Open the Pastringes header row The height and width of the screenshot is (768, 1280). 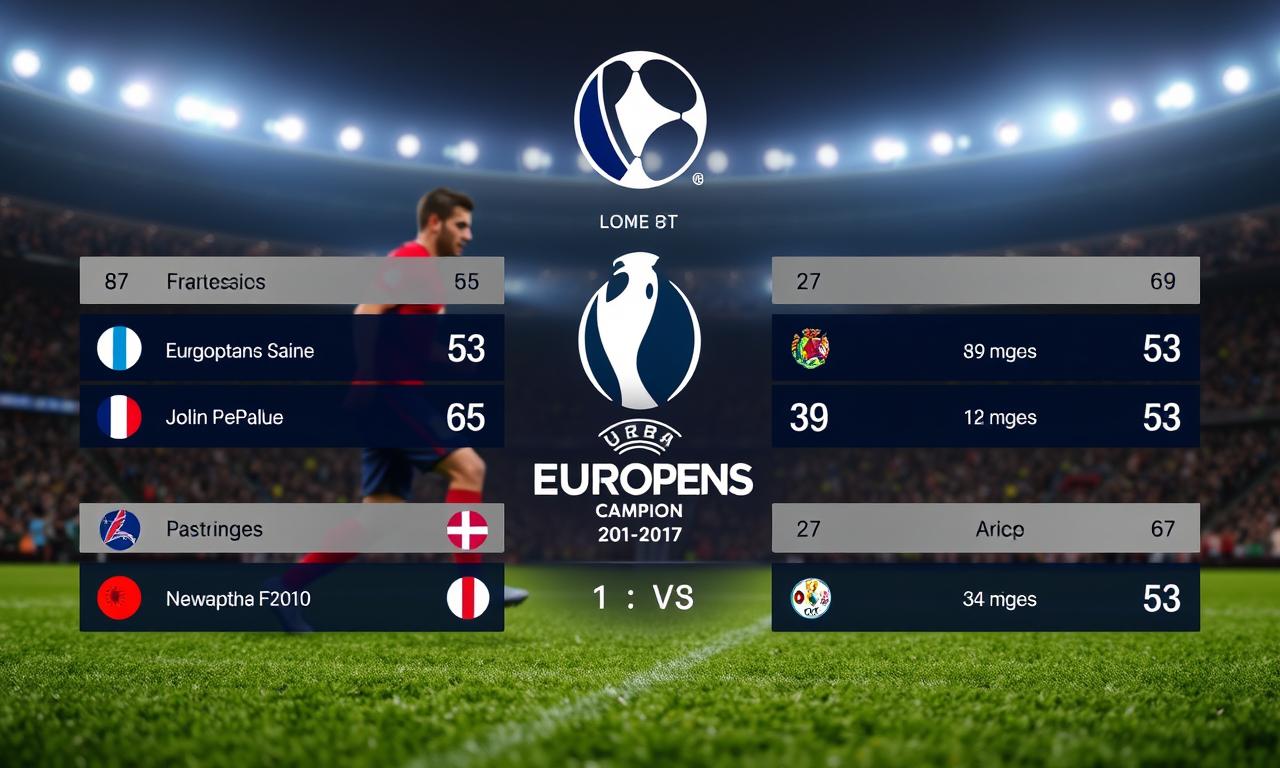[x=291, y=529]
